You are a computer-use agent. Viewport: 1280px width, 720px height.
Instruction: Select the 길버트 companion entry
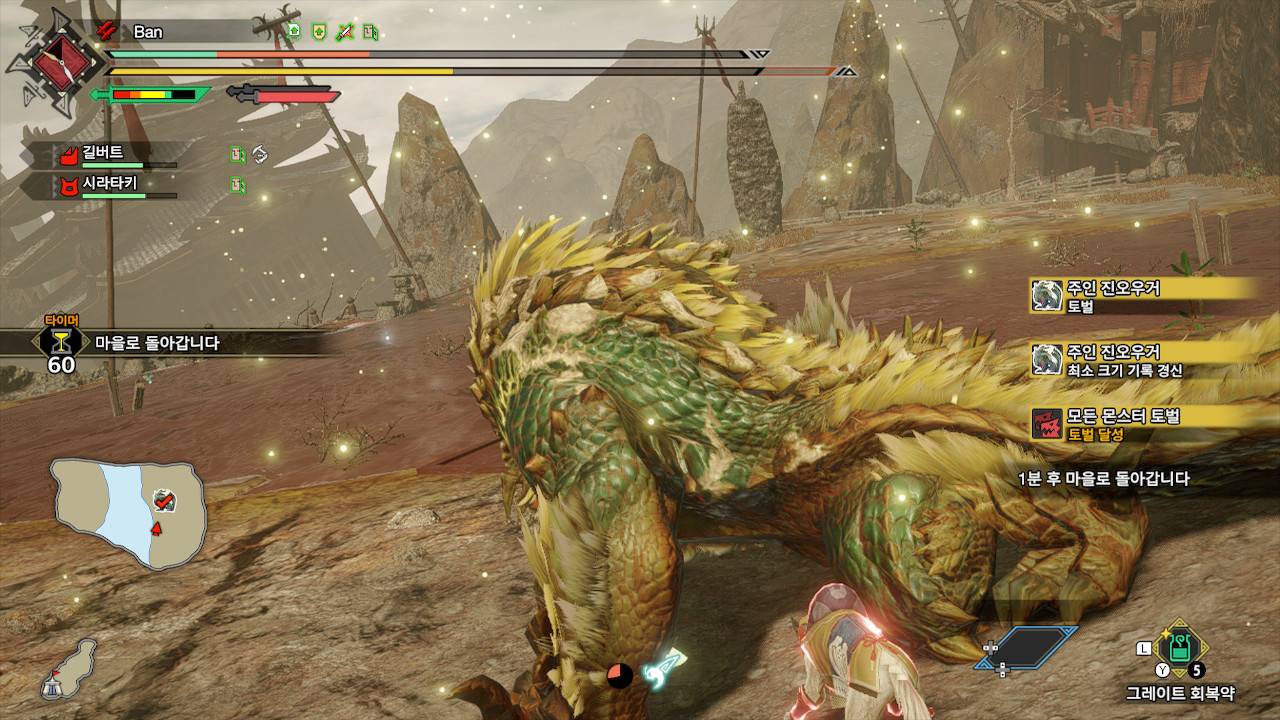[x=103, y=155]
